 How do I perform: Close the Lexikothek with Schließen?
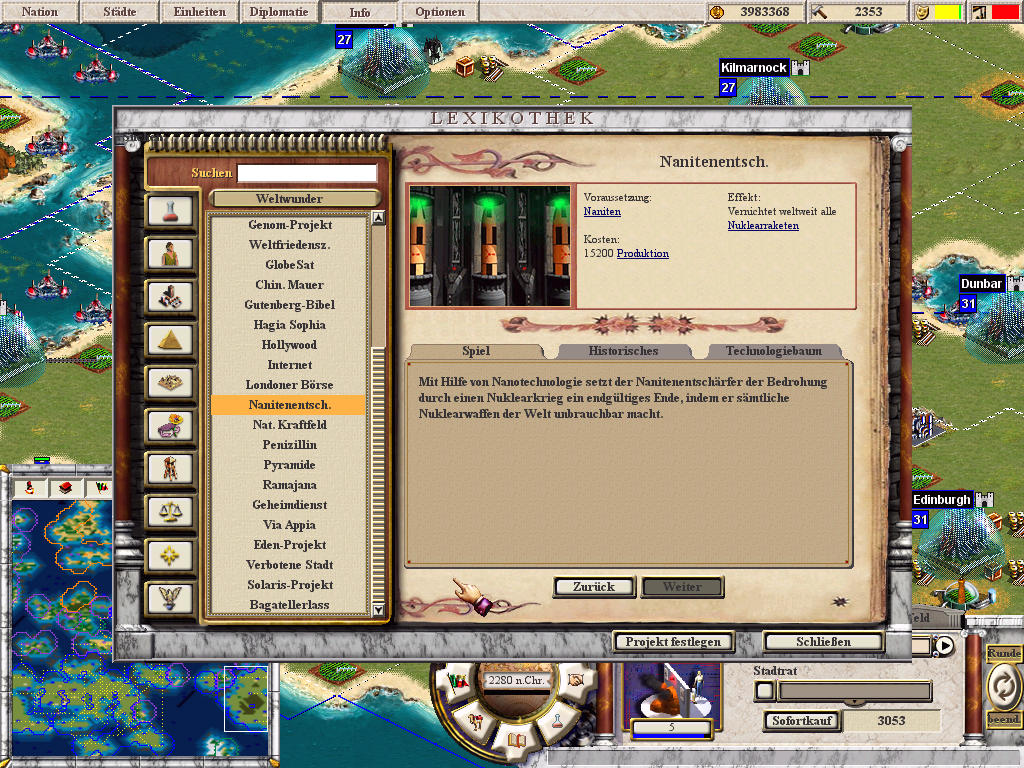(x=823, y=642)
